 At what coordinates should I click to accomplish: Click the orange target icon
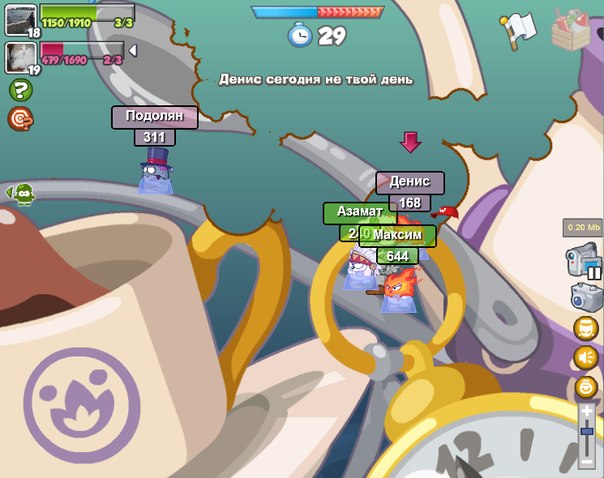pos(19,119)
